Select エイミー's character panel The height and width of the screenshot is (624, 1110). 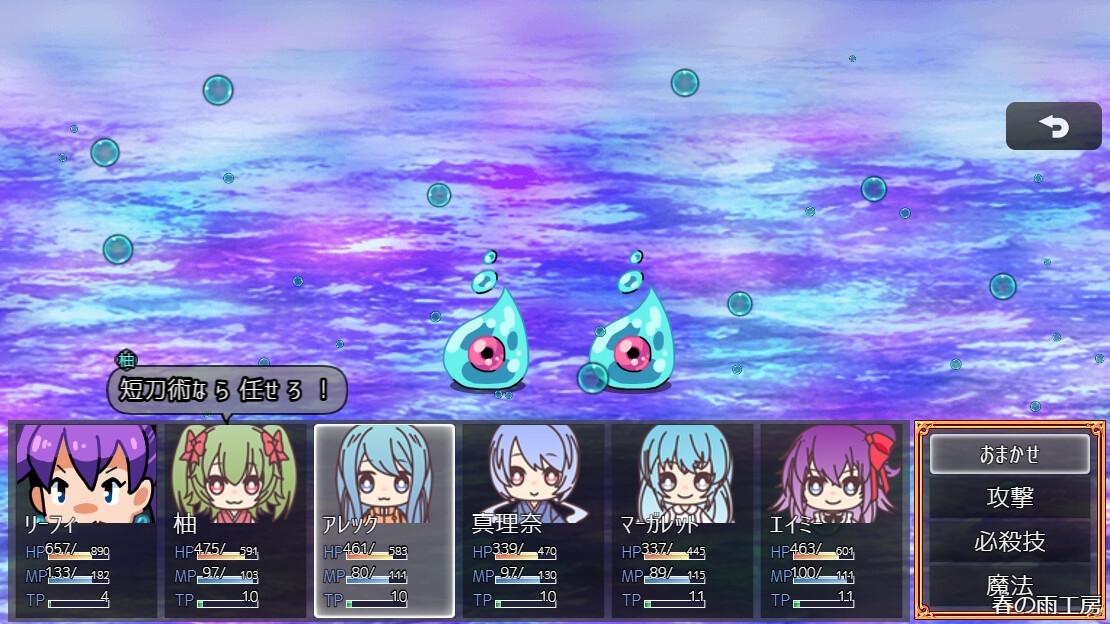(831, 520)
